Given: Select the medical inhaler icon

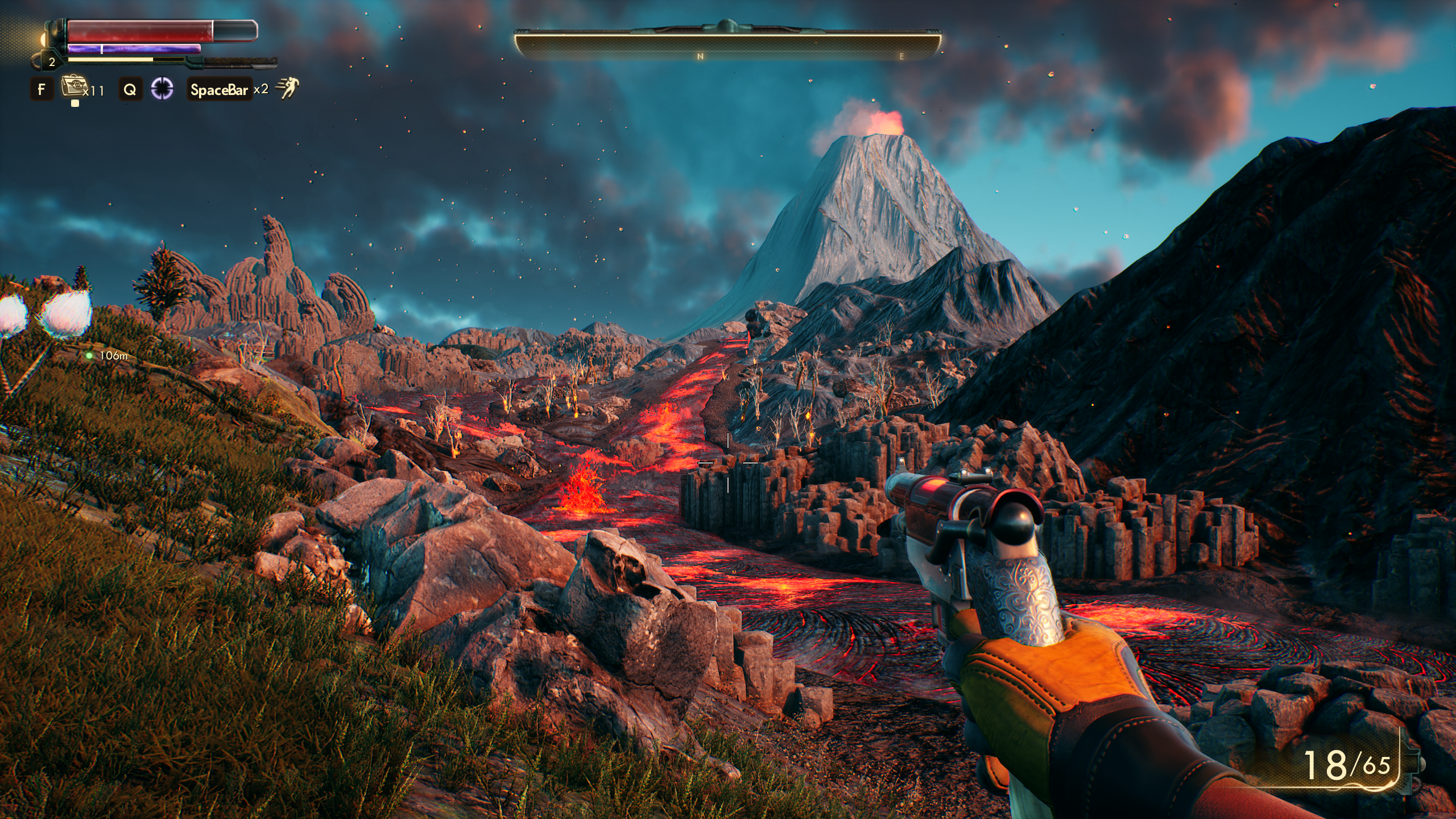Looking at the screenshot, I should (x=72, y=88).
